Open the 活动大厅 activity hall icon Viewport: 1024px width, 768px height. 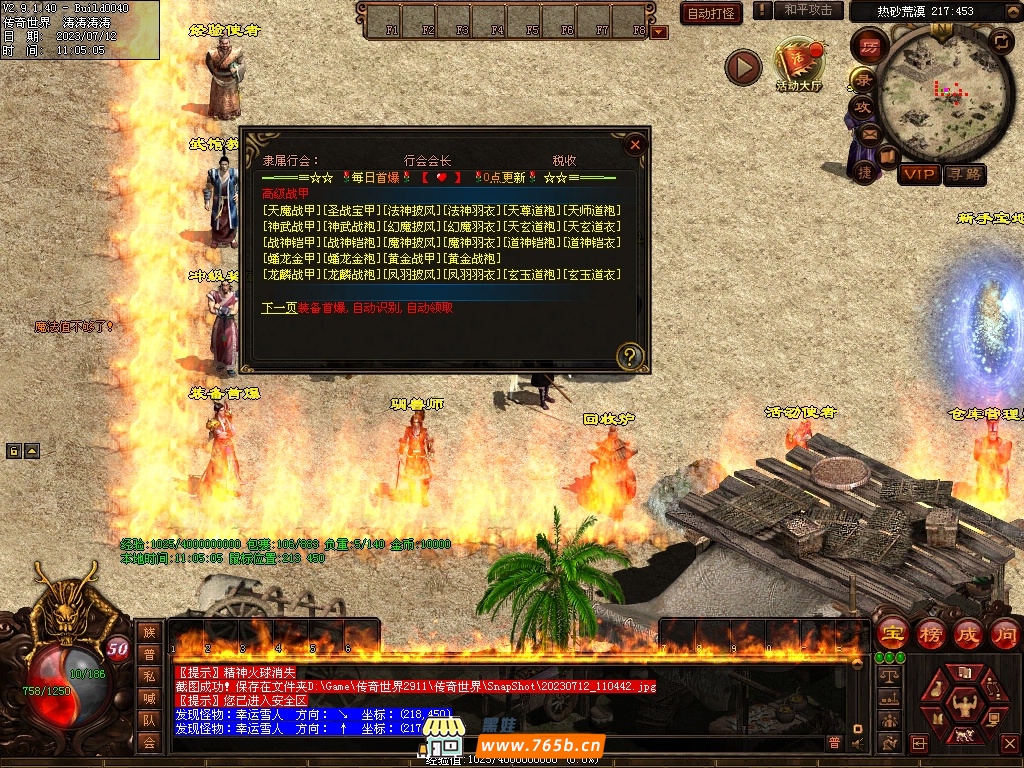tap(798, 64)
